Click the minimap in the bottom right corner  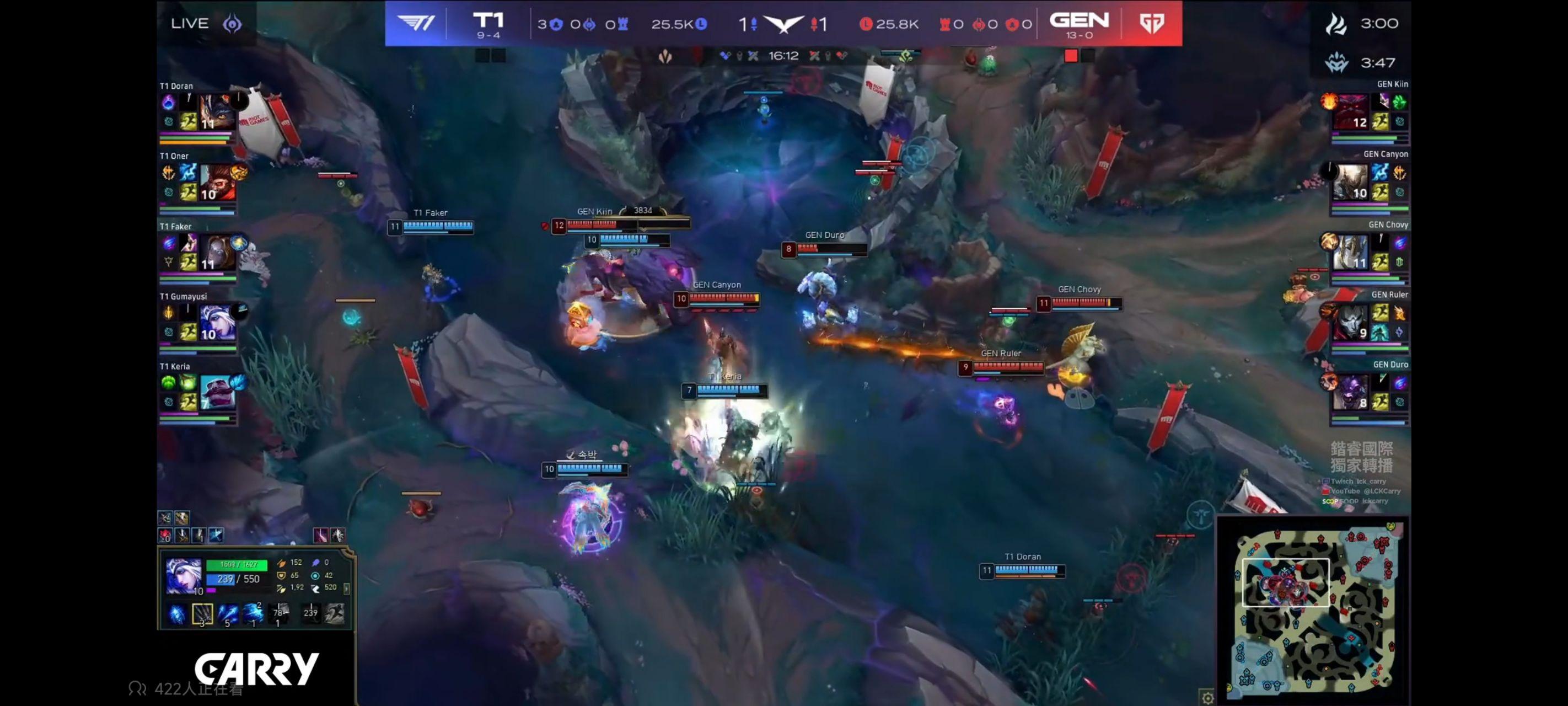point(1315,609)
